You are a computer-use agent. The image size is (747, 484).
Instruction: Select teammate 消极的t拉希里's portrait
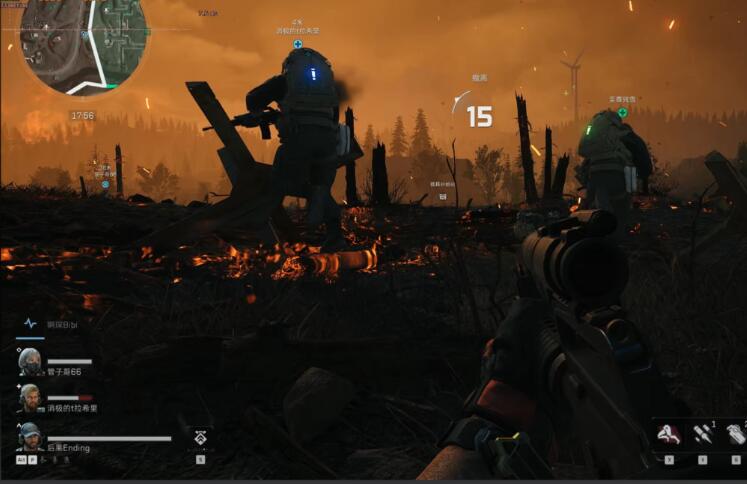30,398
